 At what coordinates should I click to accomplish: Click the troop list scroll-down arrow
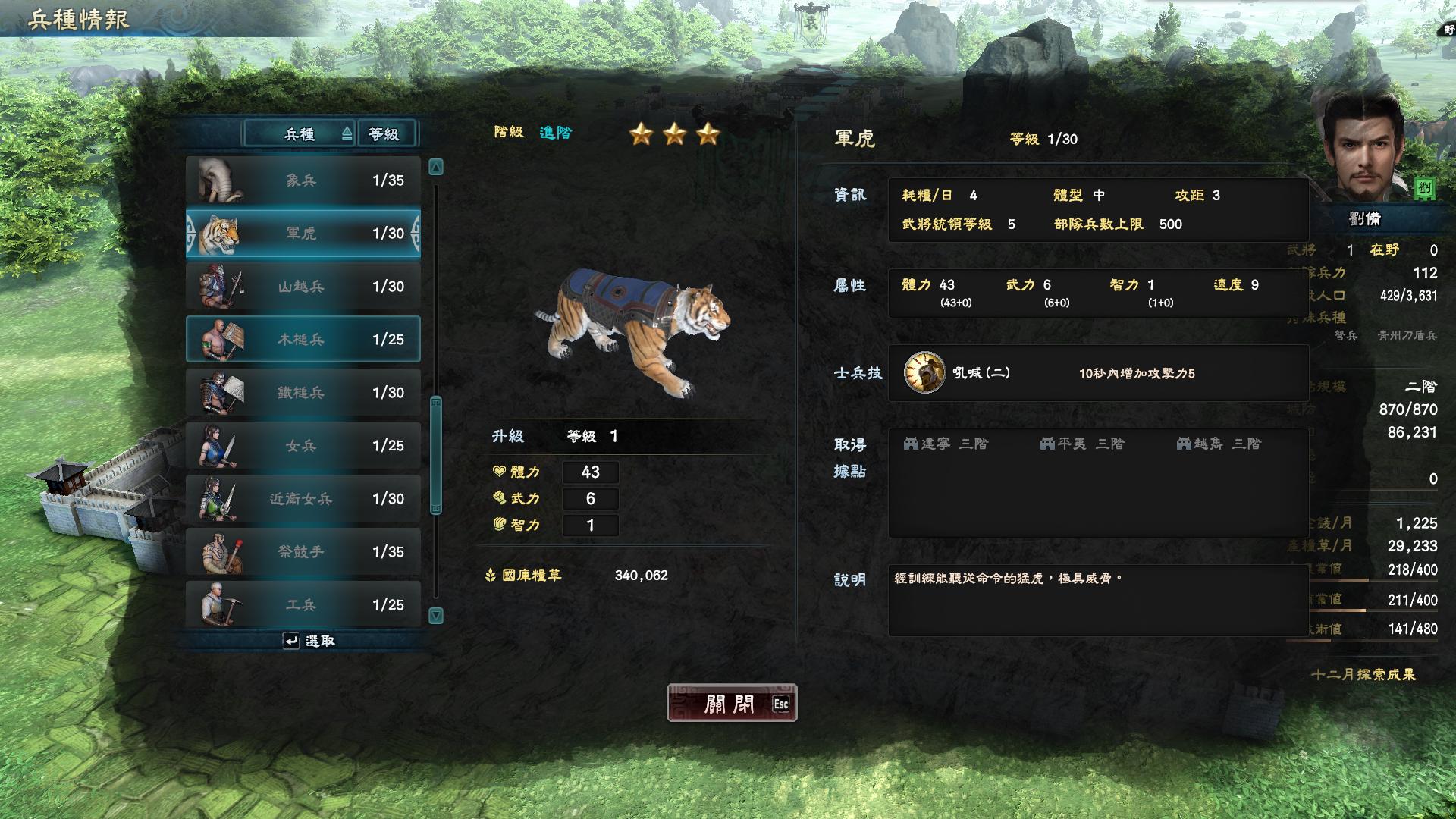pos(436,615)
